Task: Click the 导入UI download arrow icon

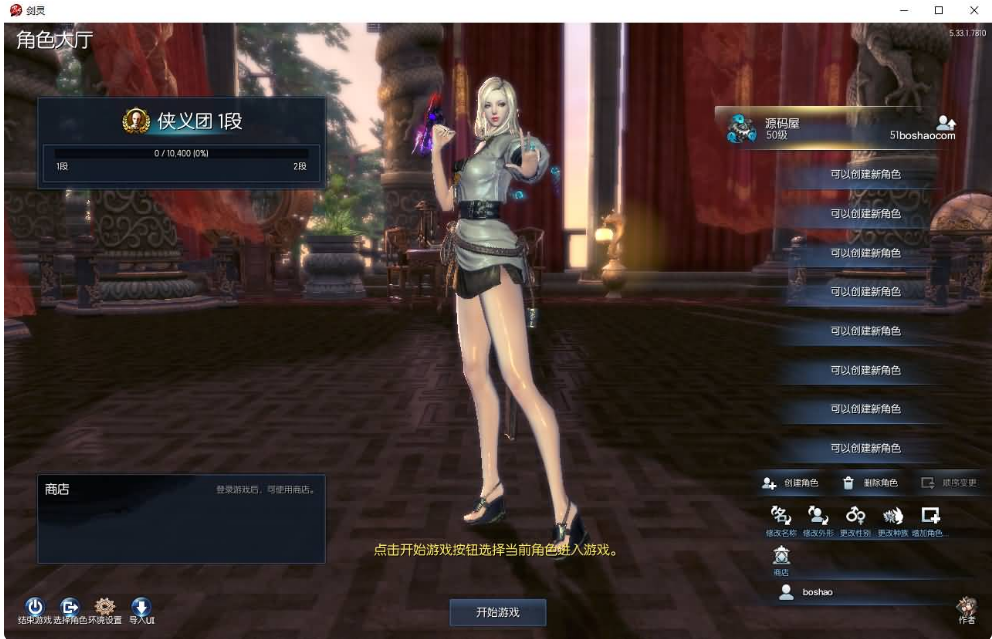Action: 141,606
